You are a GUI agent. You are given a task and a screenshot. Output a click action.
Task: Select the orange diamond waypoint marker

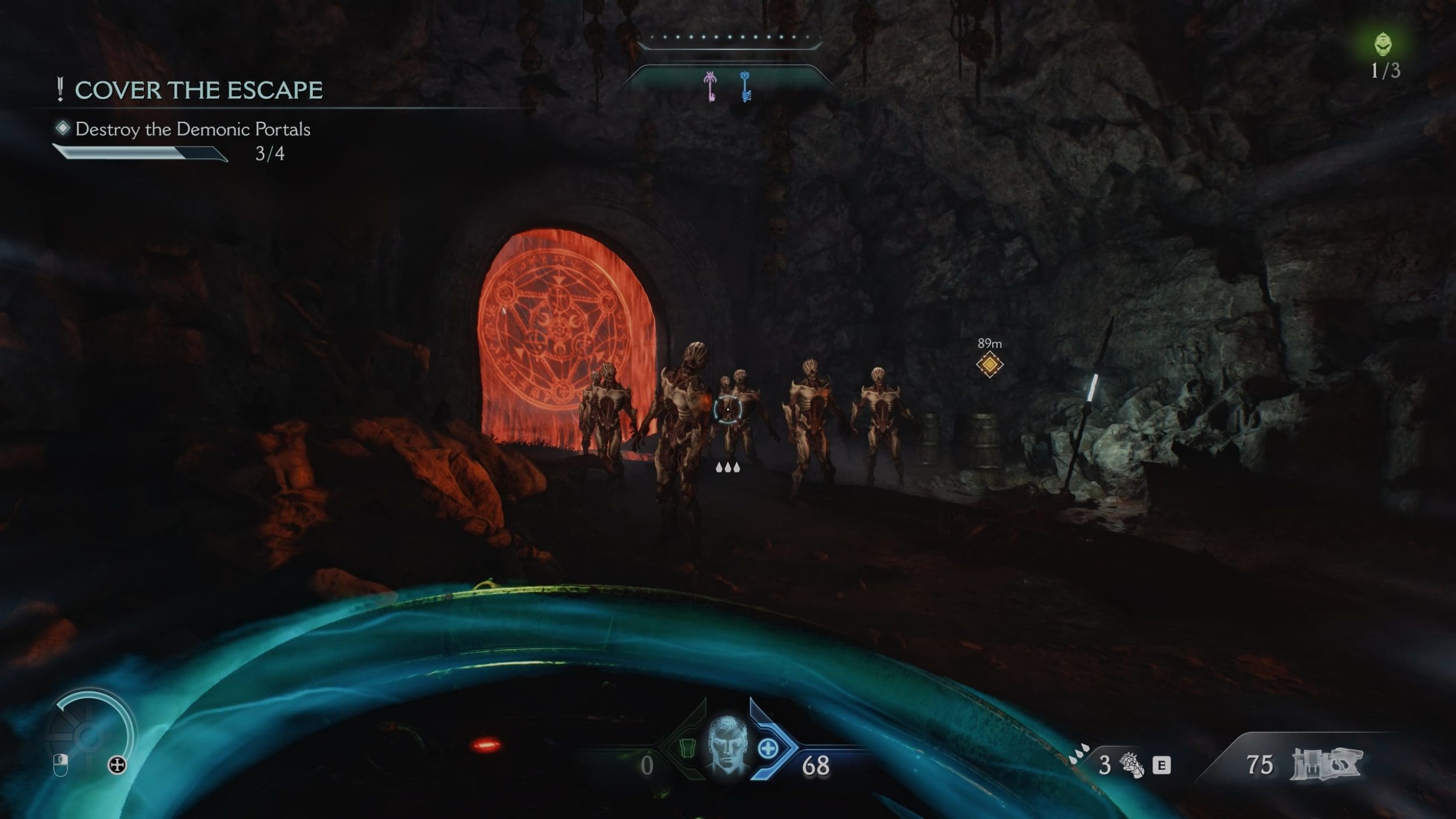tap(989, 365)
